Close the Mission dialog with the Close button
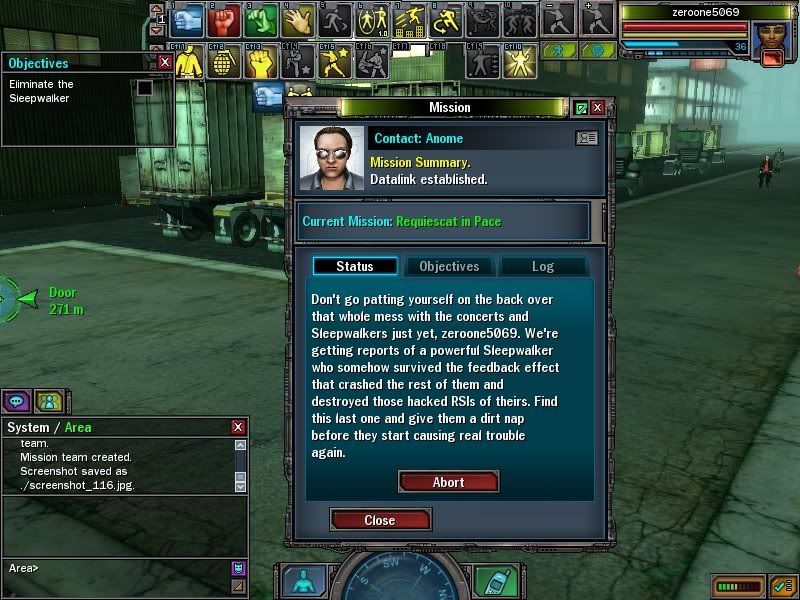The image size is (800, 600). (380, 520)
